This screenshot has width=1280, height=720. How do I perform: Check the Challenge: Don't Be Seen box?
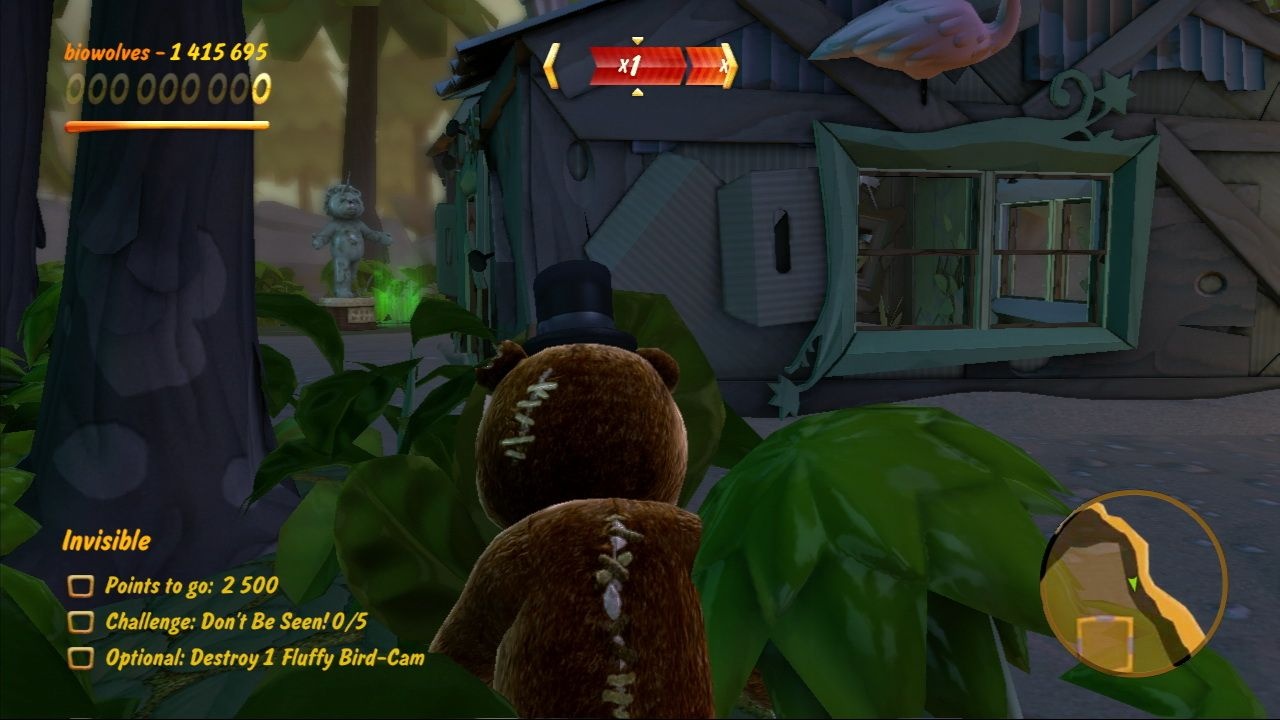pyautogui.click(x=79, y=619)
